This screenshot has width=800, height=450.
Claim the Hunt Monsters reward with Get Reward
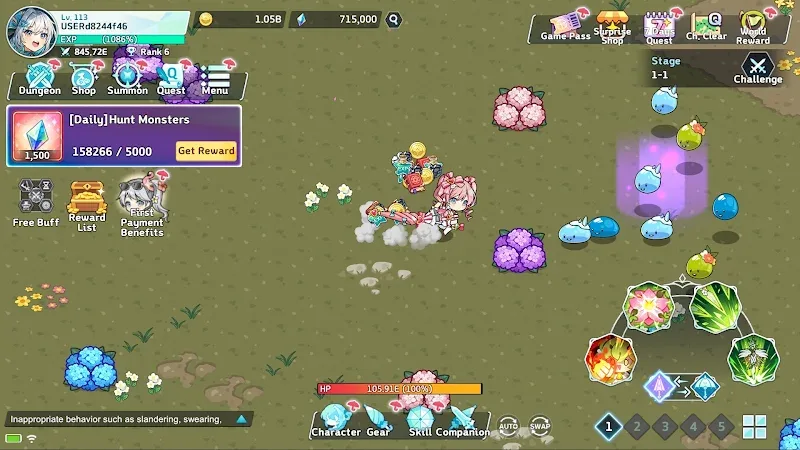206,151
